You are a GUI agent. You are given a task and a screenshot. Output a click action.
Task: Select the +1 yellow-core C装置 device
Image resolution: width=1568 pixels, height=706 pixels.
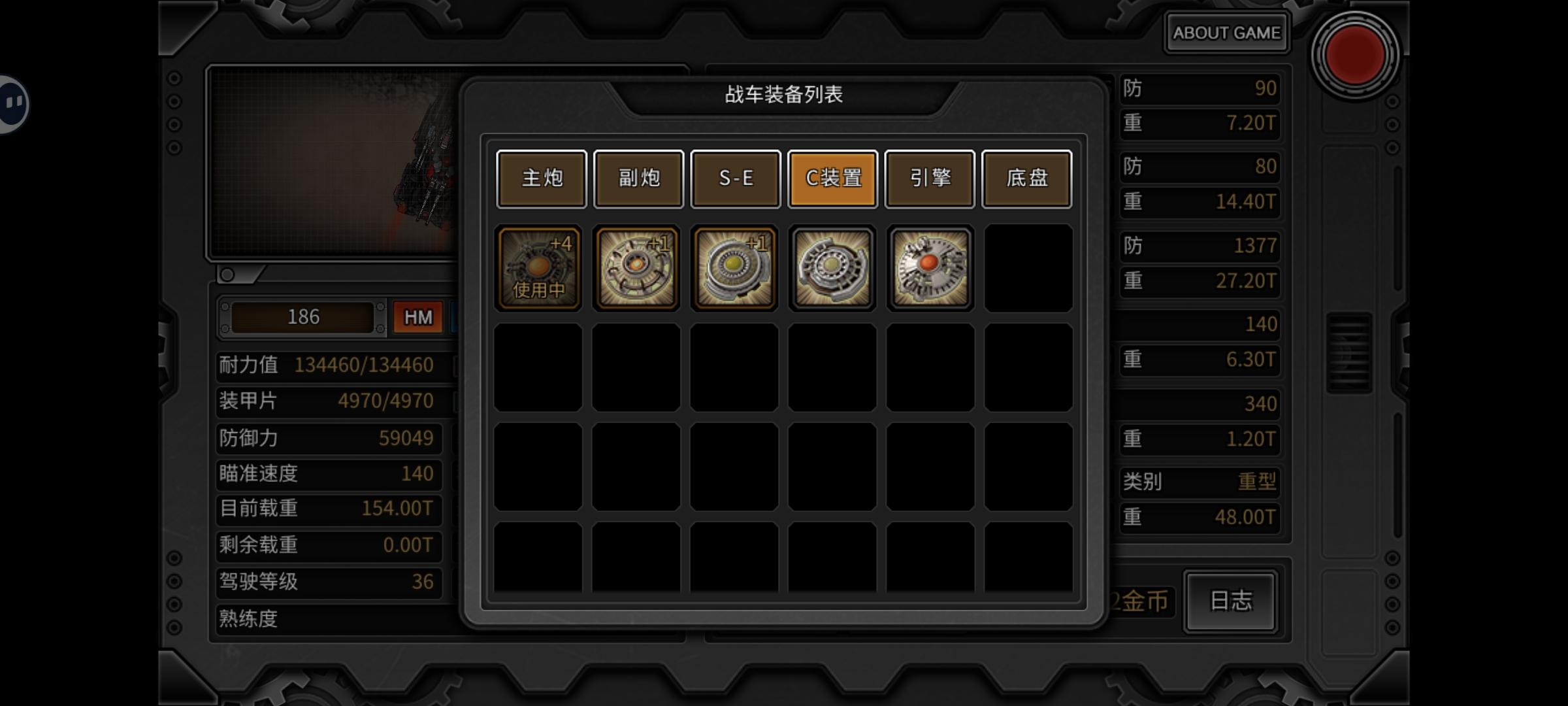[x=734, y=267]
